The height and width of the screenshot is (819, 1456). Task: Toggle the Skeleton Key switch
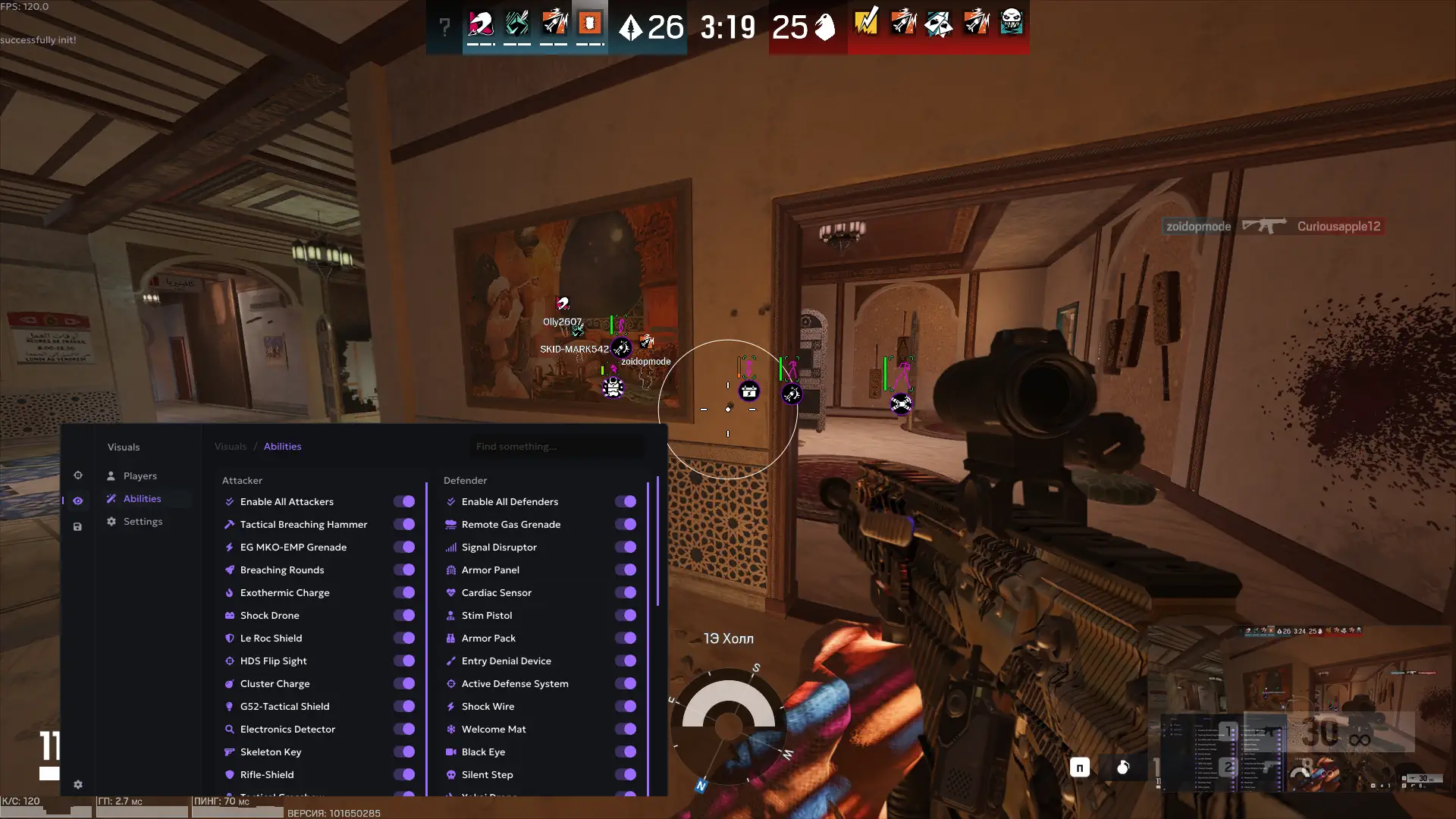click(404, 752)
